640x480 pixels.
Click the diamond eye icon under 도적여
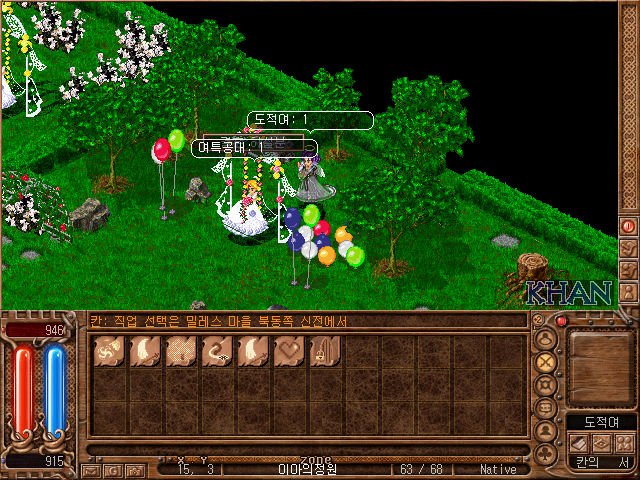[600, 443]
